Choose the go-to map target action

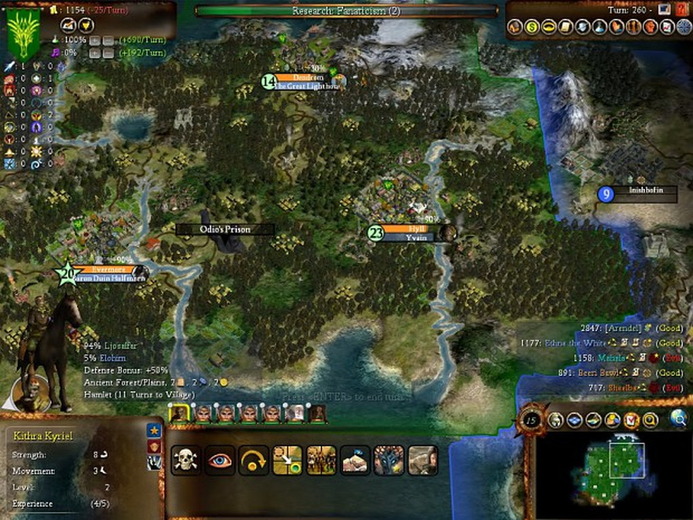coord(288,459)
